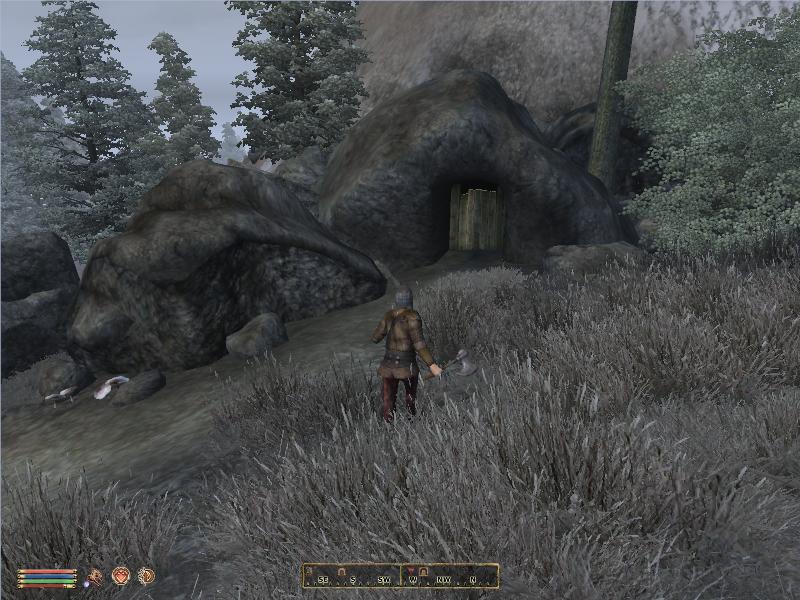Select the heart-shaped spell icon
Screen dimensions: 800x600
(x=121, y=575)
